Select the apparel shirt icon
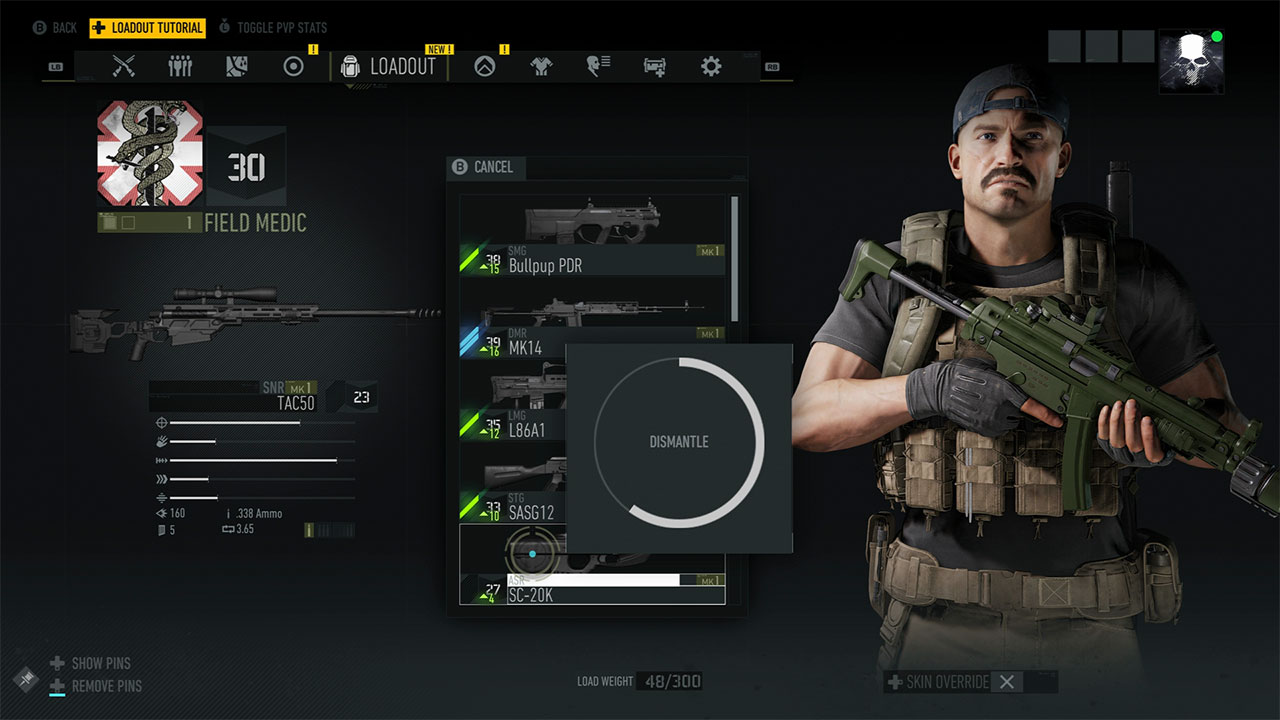Screen dimensions: 1280x720 click(540, 66)
